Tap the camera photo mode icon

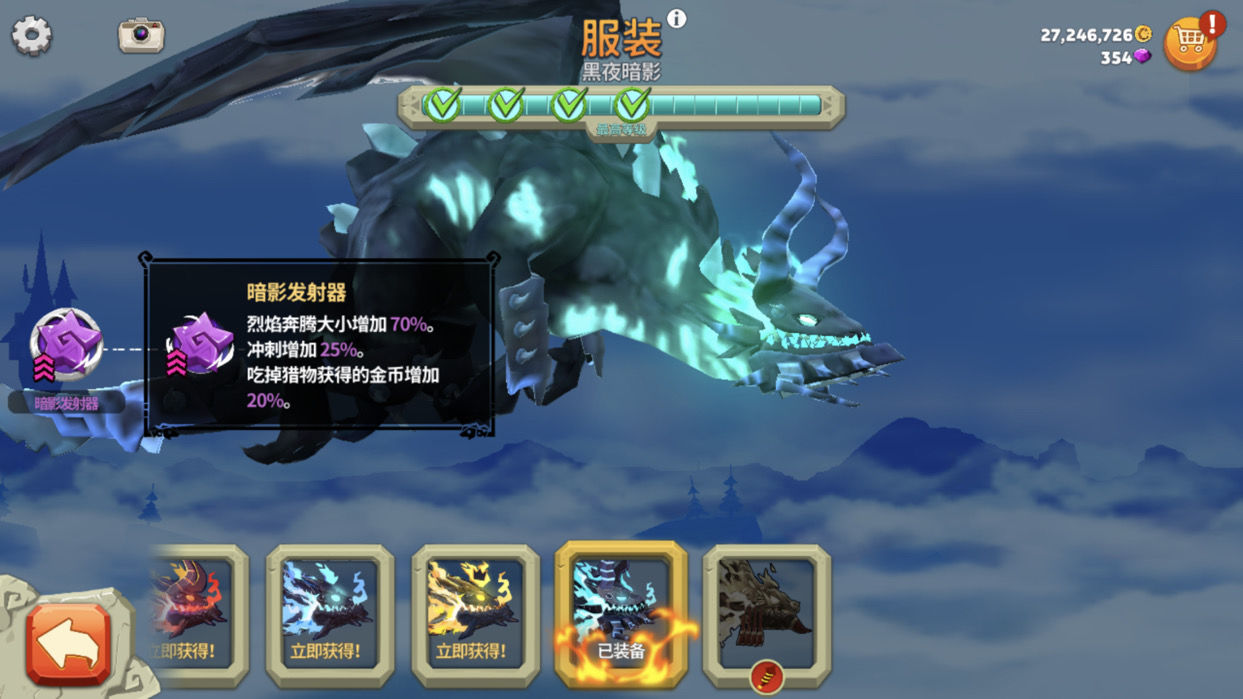tap(141, 34)
